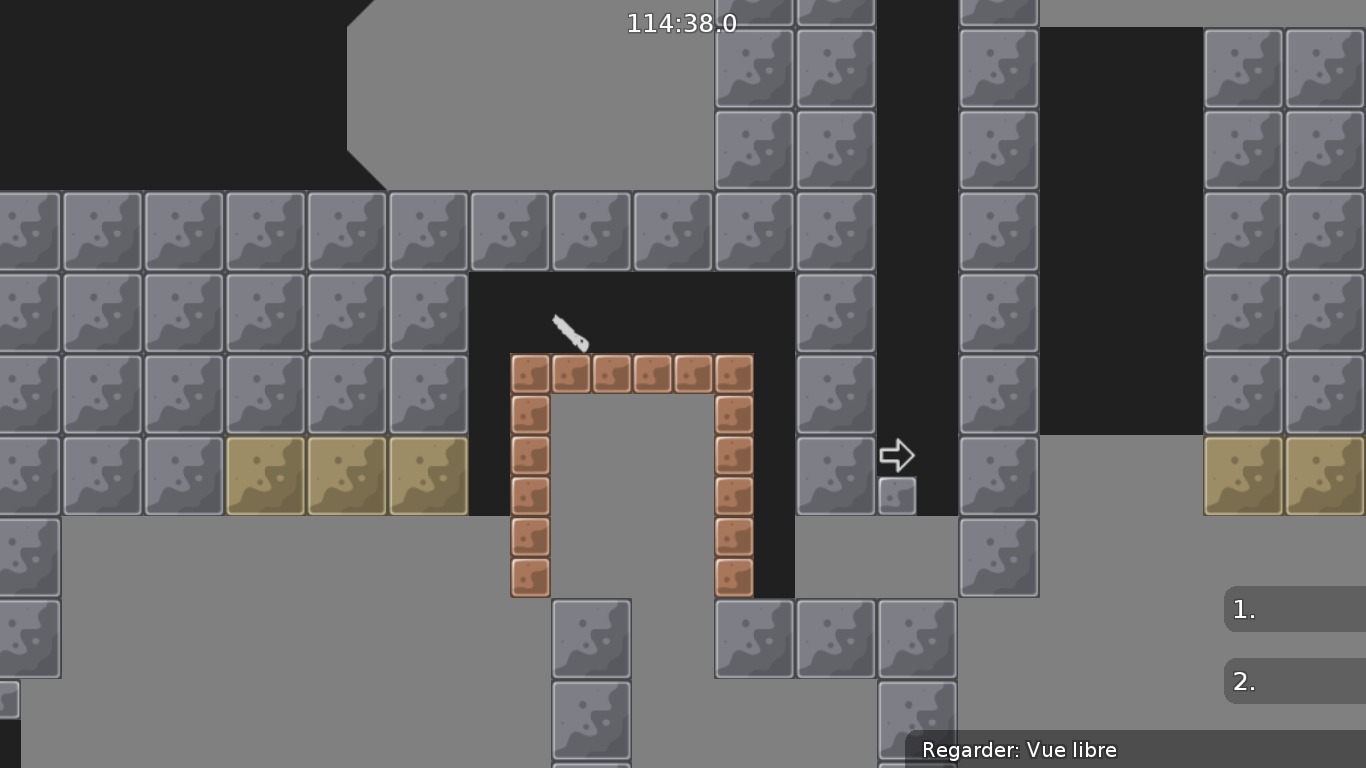Click the lone stone block inside the copper opening
The image size is (1366, 768).
tap(590, 637)
